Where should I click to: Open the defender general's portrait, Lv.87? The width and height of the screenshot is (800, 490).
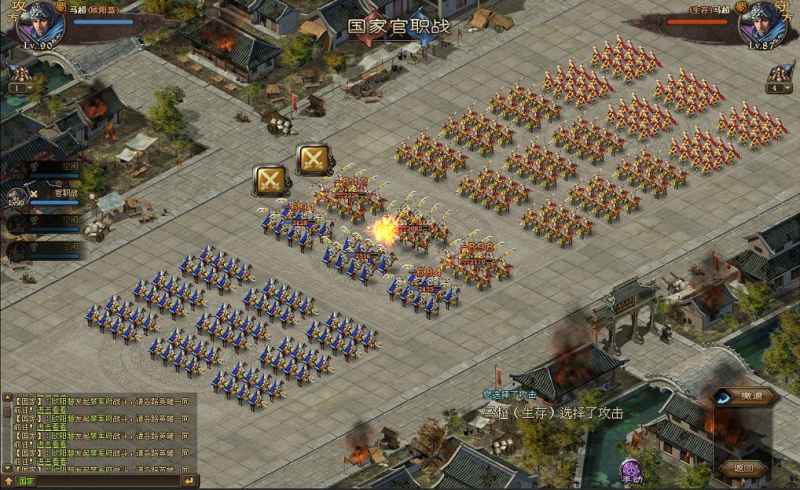pyautogui.click(x=763, y=24)
